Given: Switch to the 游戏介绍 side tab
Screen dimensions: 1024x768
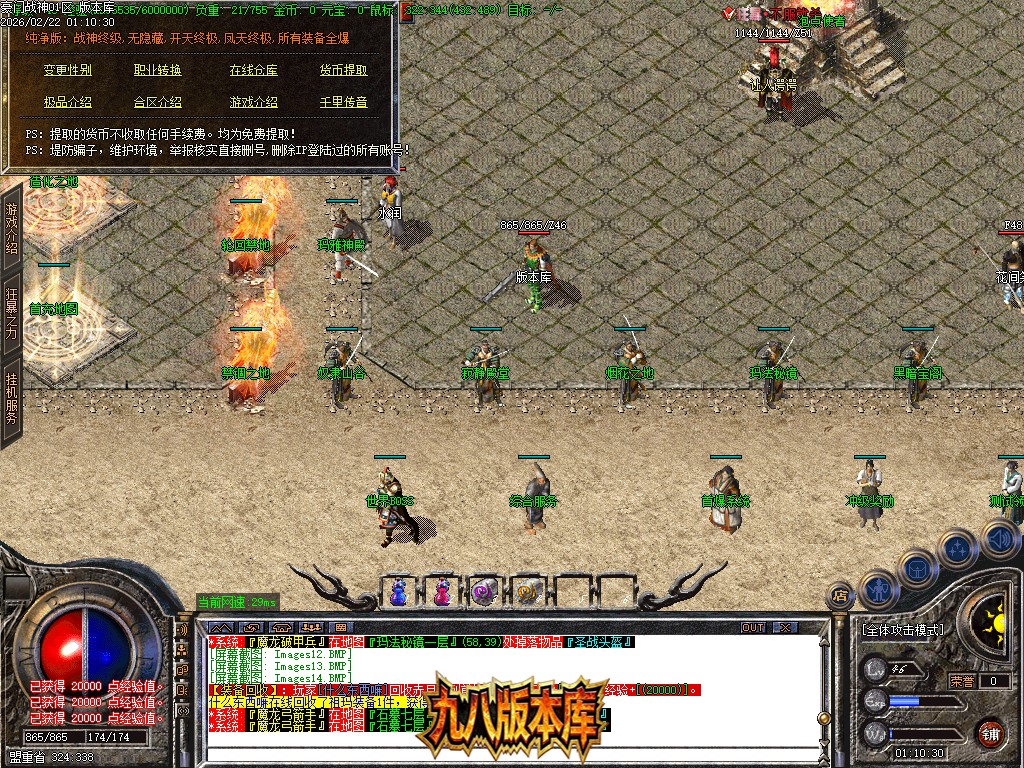Looking at the screenshot, I should click(12, 228).
